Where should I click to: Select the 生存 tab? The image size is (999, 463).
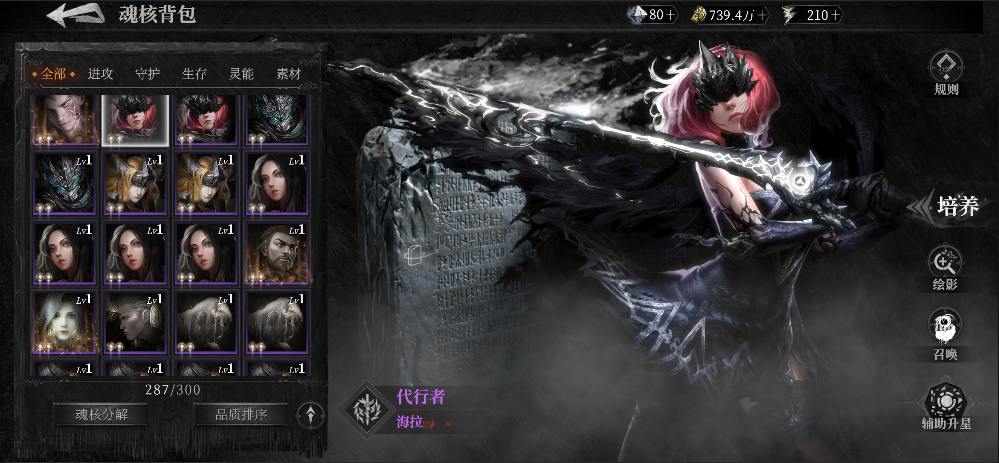[x=194, y=73]
